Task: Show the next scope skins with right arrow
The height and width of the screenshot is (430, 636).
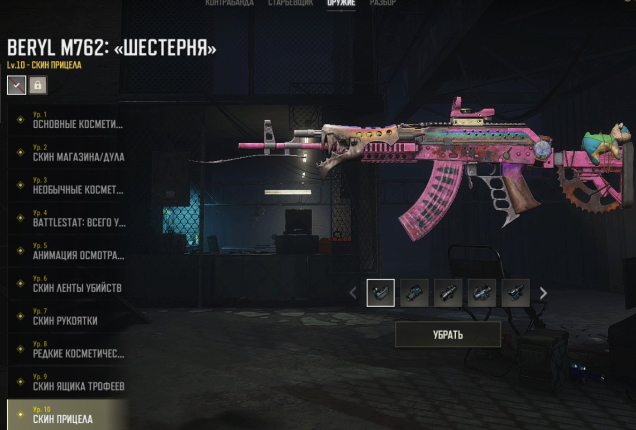Action: tap(543, 293)
